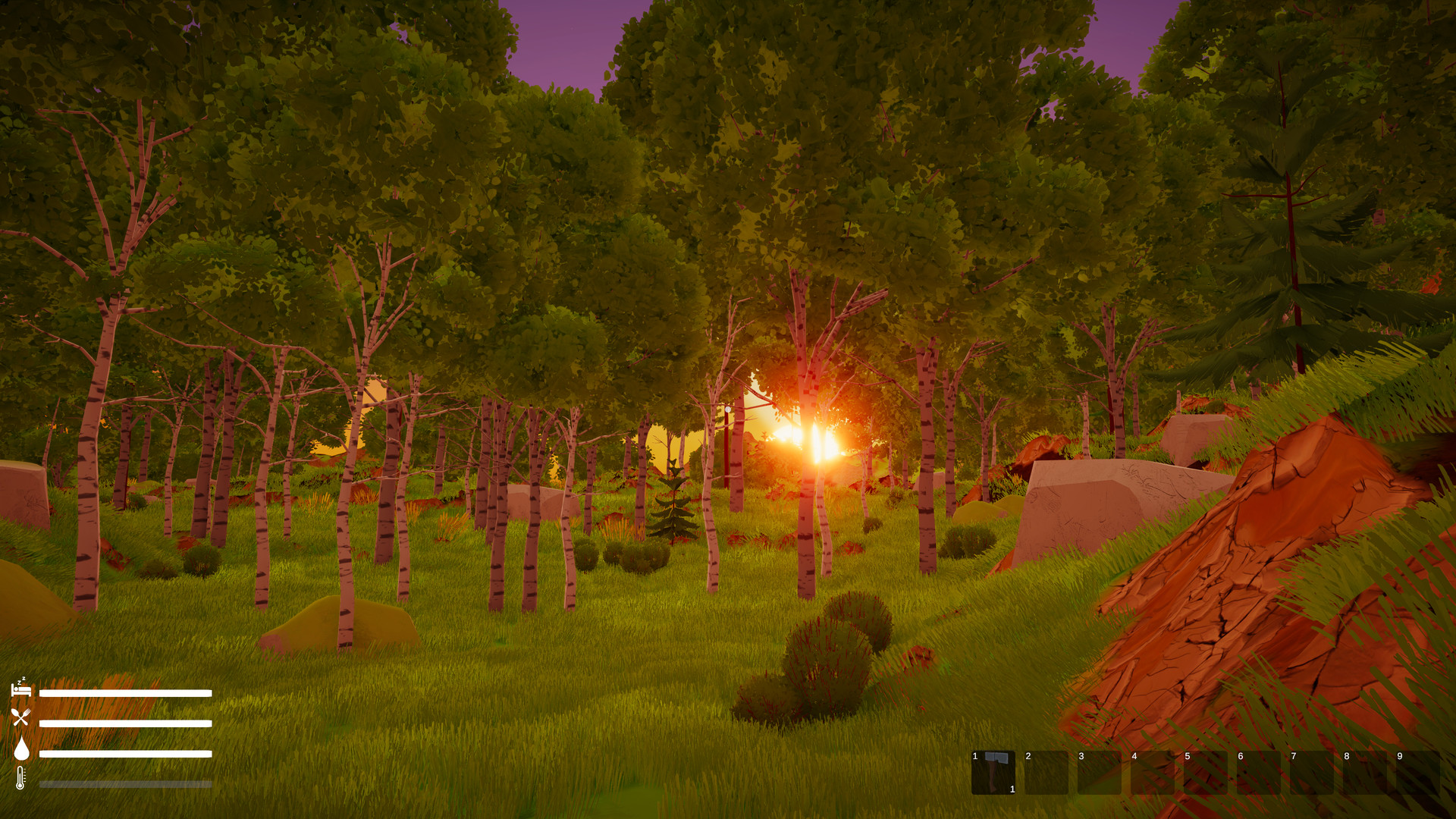Click the bed sleep status icon
Viewport: 1456px width, 819px height.
point(21,689)
